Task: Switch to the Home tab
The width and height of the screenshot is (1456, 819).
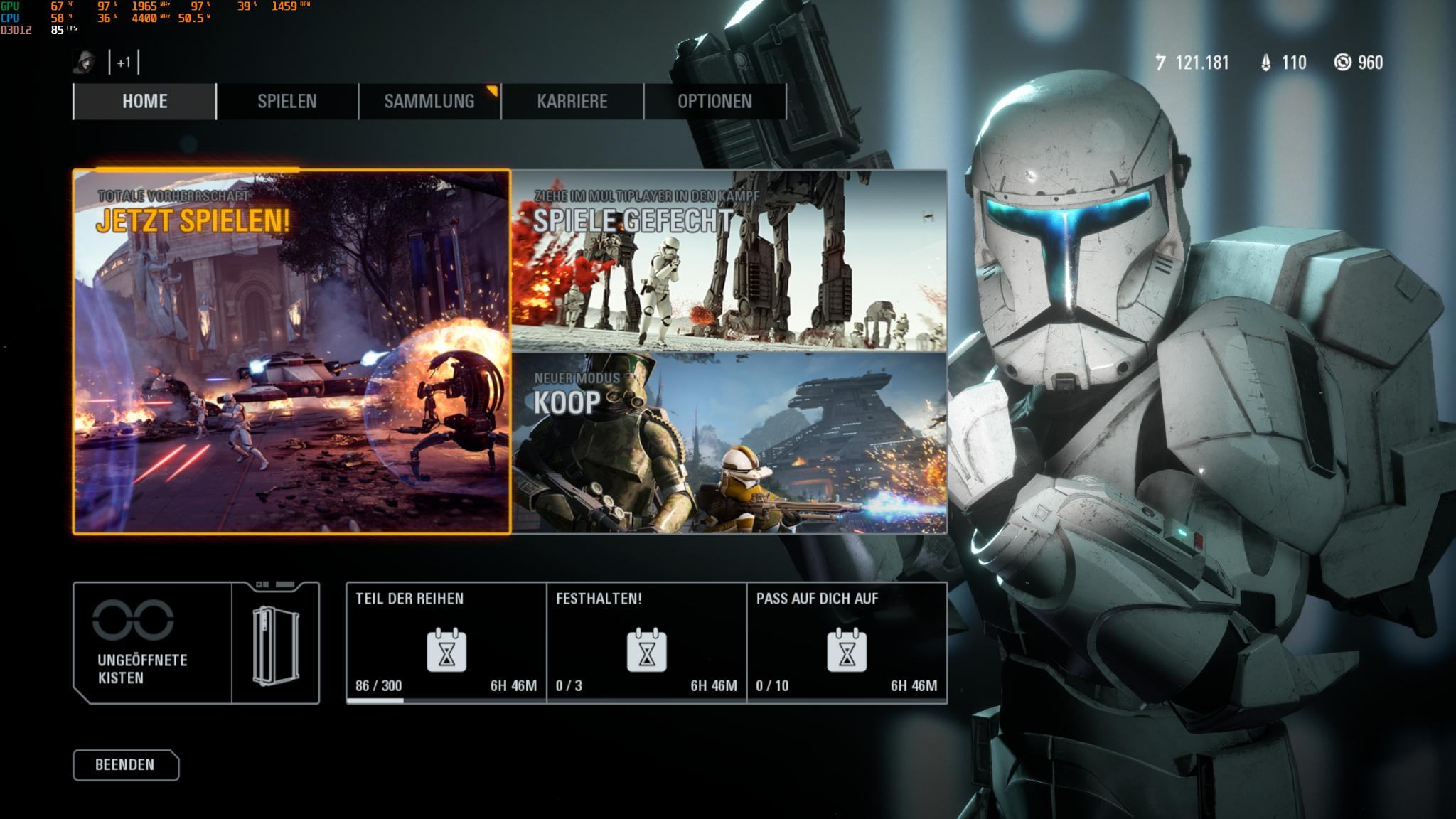Action: (145, 101)
